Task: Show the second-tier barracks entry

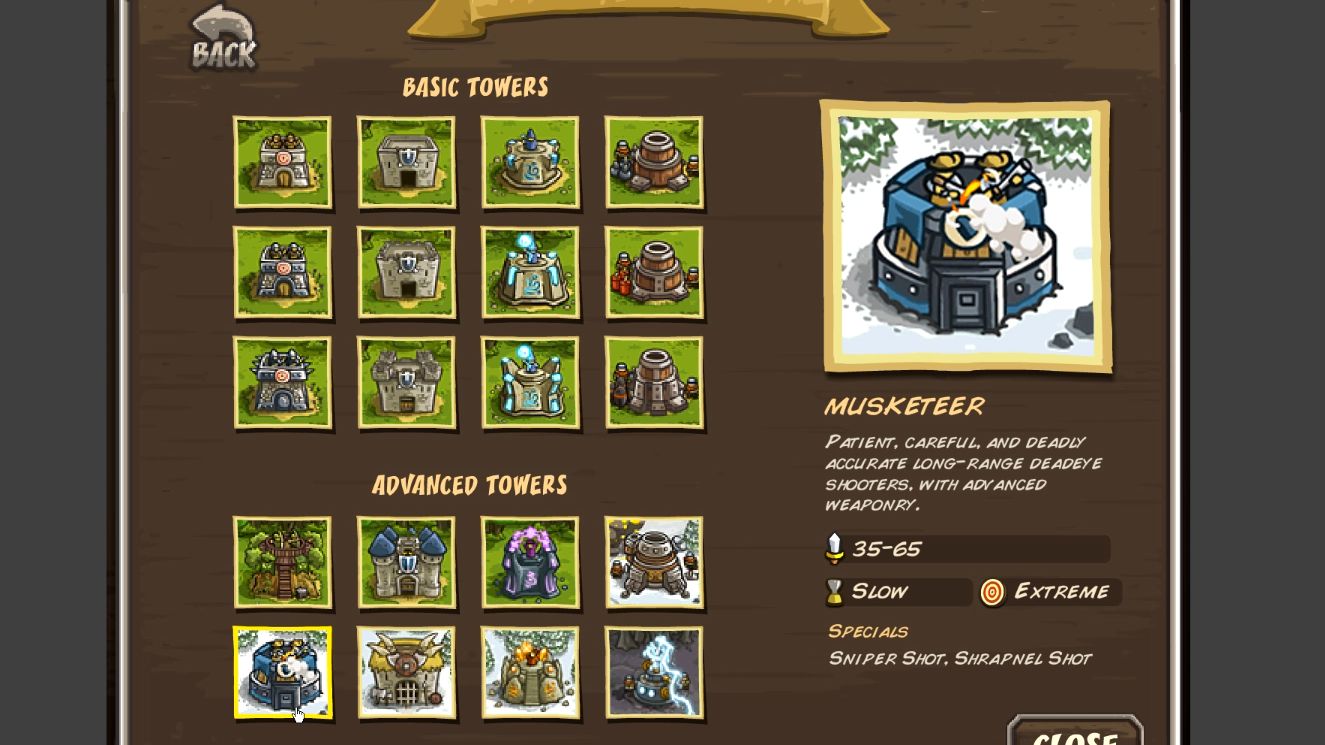Action: [406, 272]
